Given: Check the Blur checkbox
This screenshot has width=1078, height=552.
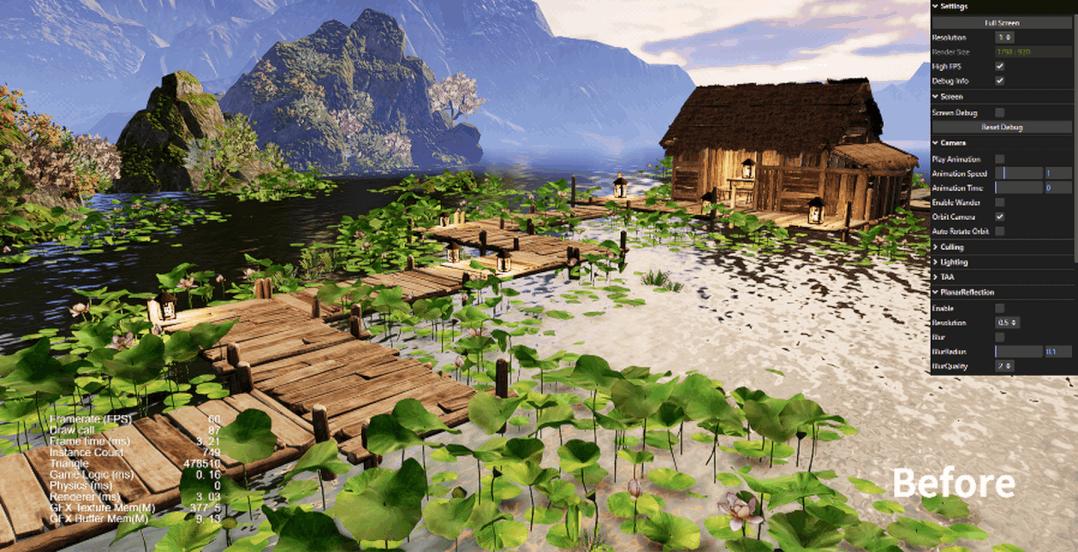Looking at the screenshot, I should tap(1000, 337).
